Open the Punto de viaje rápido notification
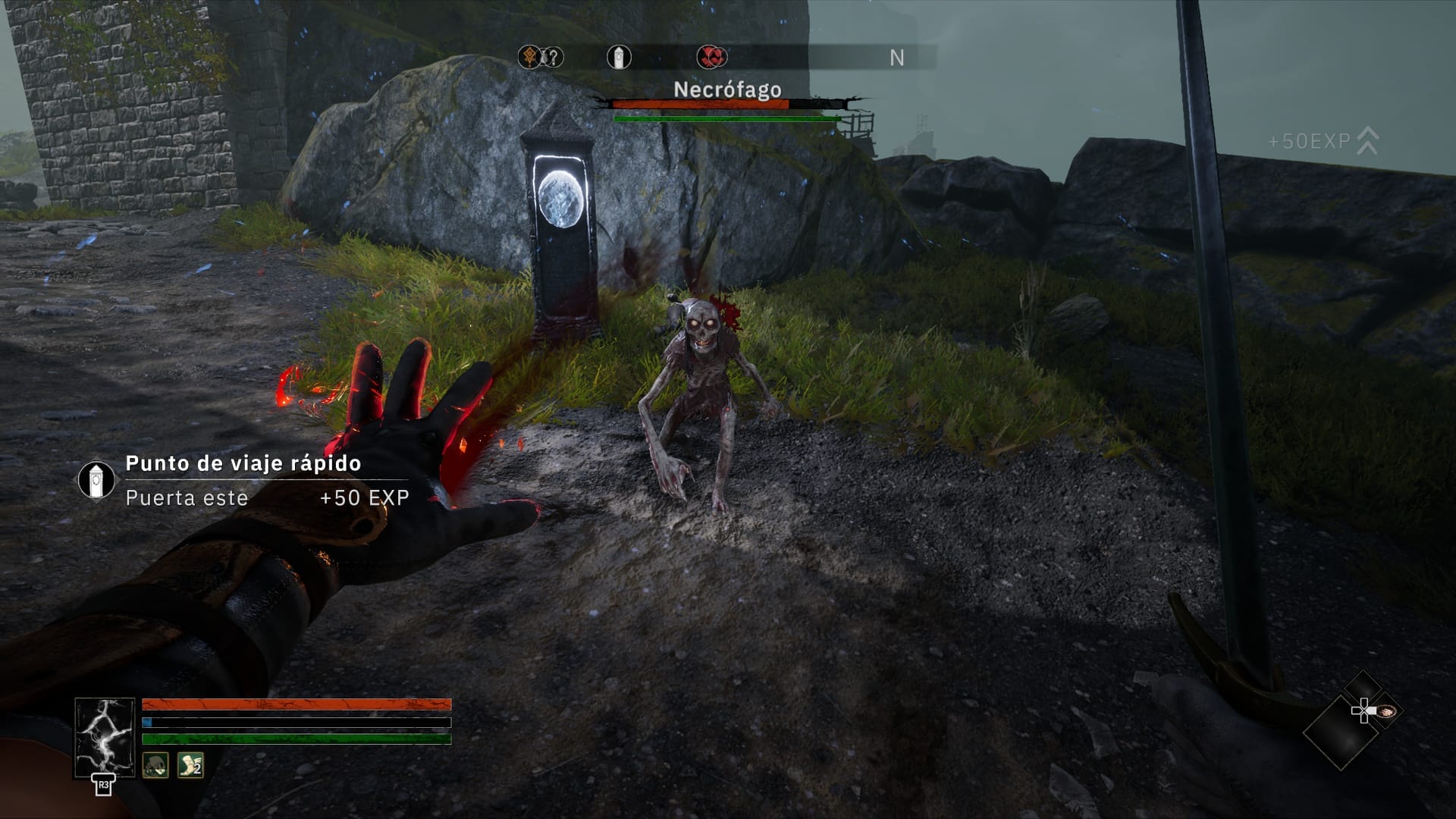 click(243, 479)
